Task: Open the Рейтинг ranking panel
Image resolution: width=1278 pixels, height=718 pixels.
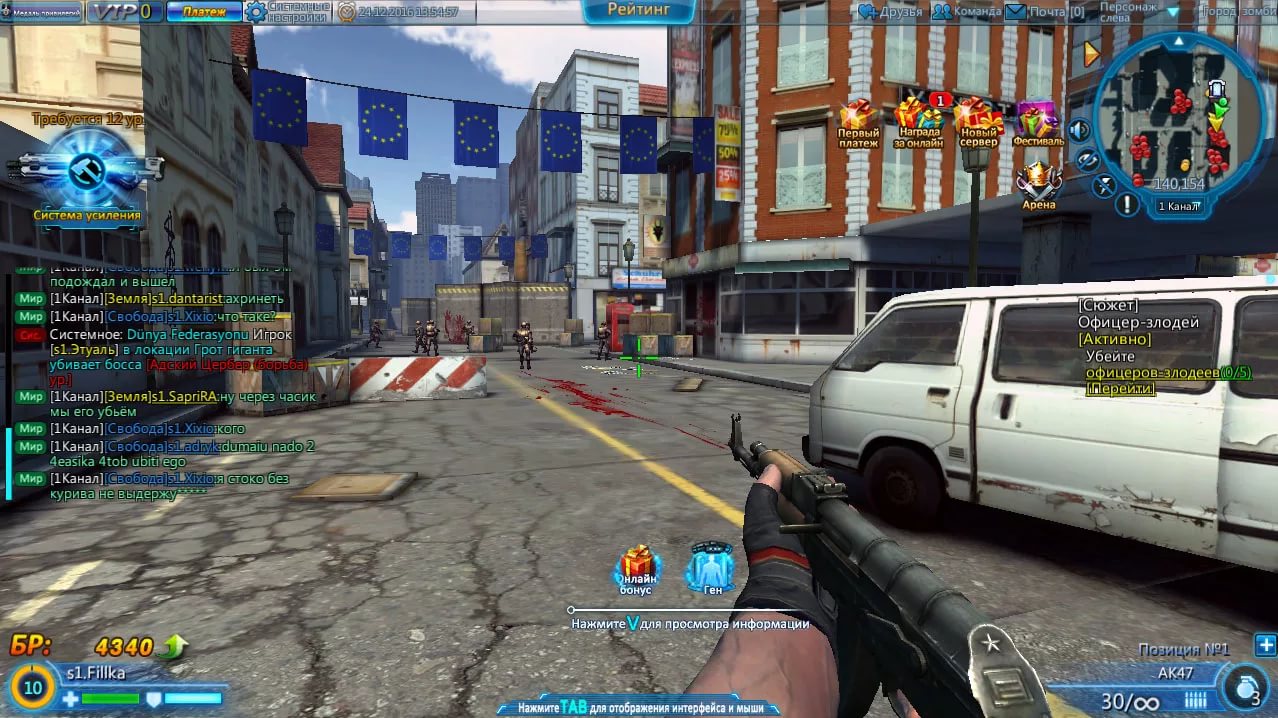Action: point(638,11)
